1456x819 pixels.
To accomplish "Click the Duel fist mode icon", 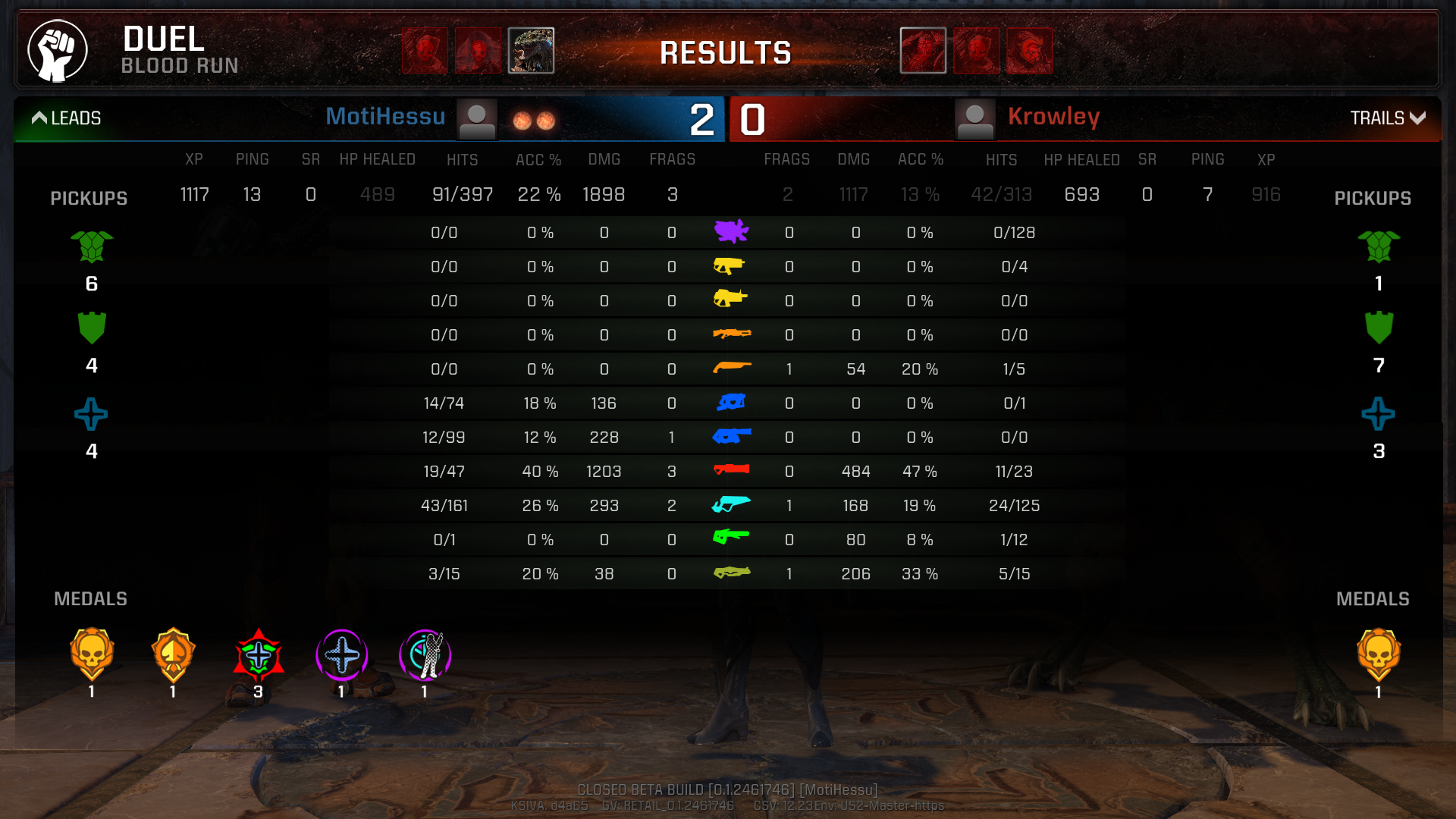I will coord(58,51).
